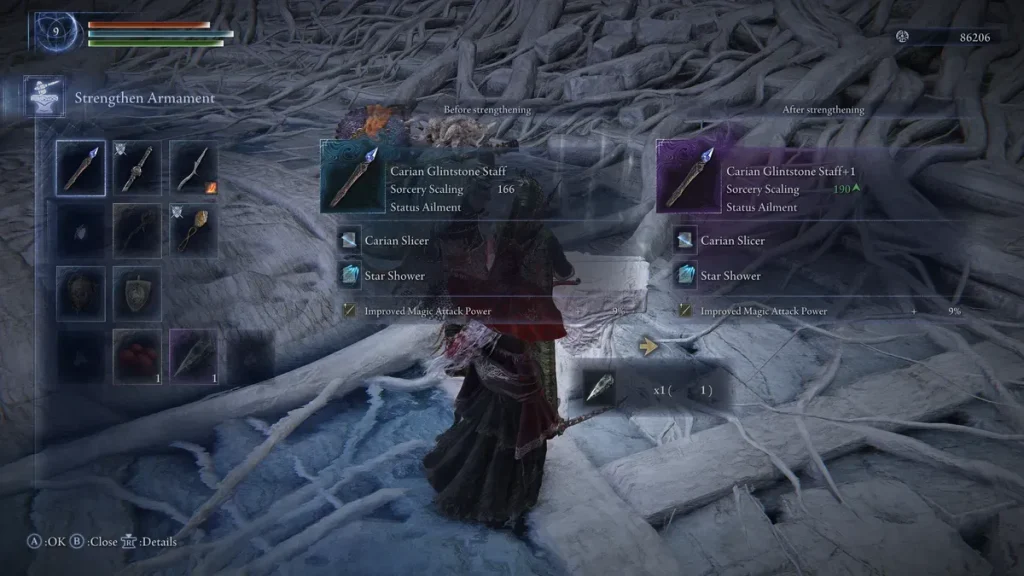Select the red berries item slot
Image resolution: width=1024 pixels, height=576 pixels.
click(137, 356)
